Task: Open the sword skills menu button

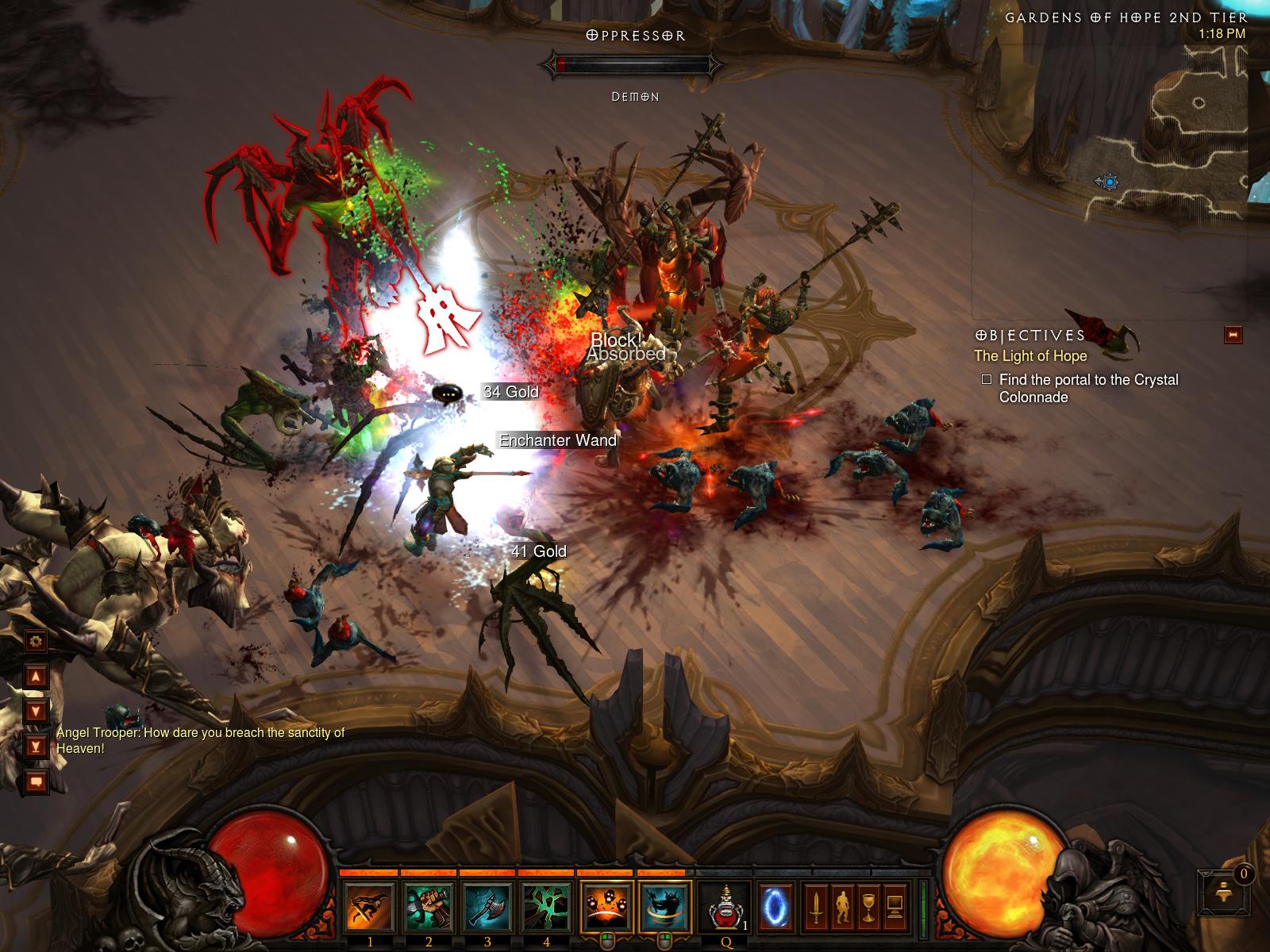Action: coord(816,906)
